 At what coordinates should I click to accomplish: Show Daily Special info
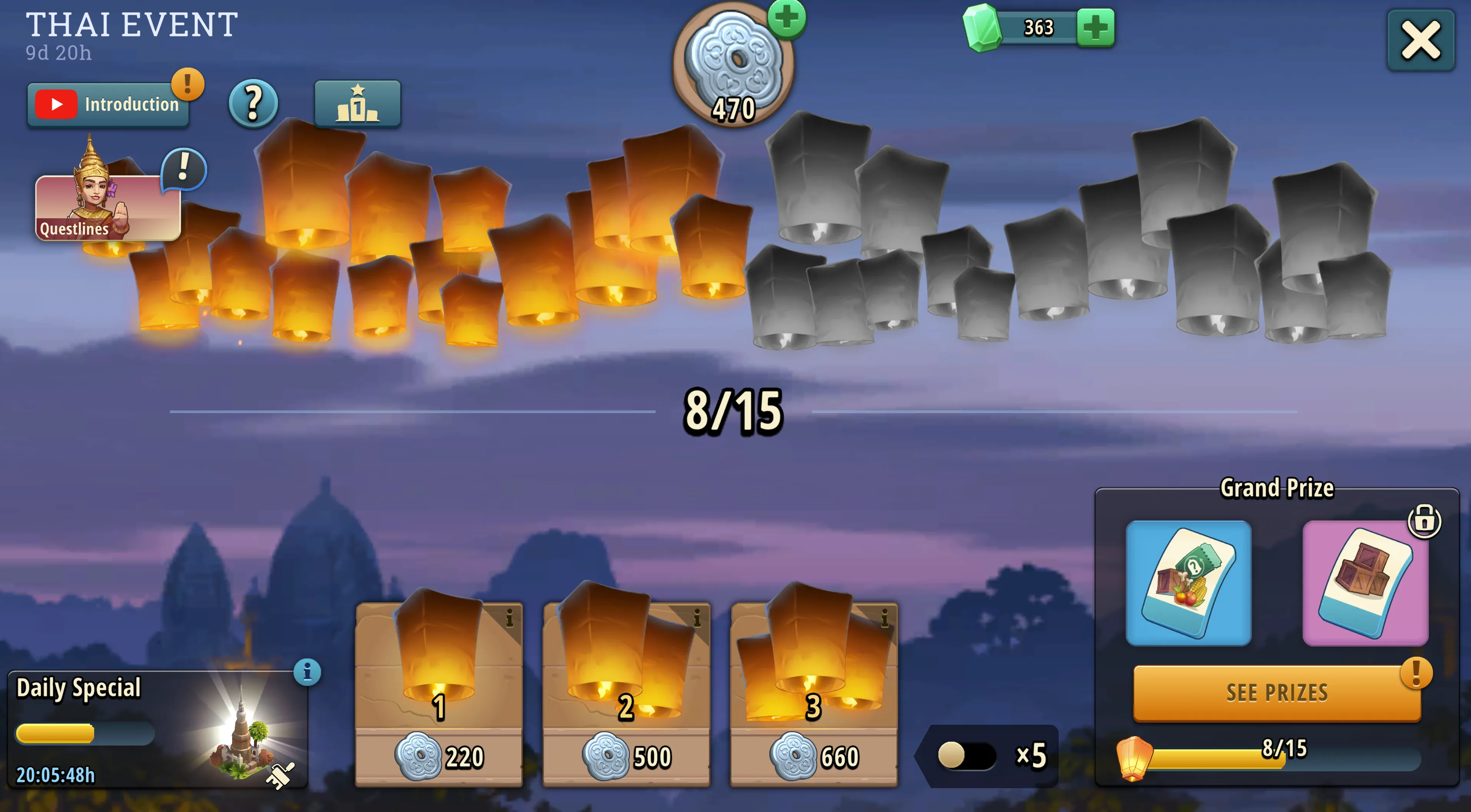point(307,672)
